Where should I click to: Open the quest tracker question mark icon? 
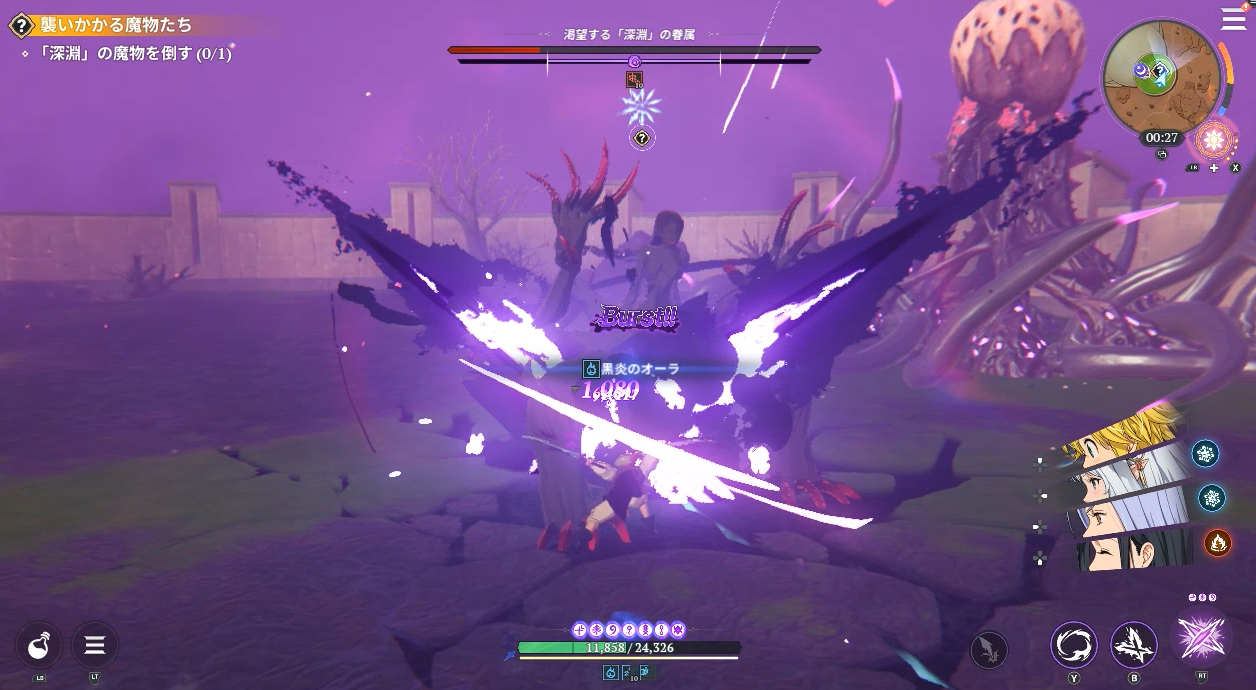(22, 25)
